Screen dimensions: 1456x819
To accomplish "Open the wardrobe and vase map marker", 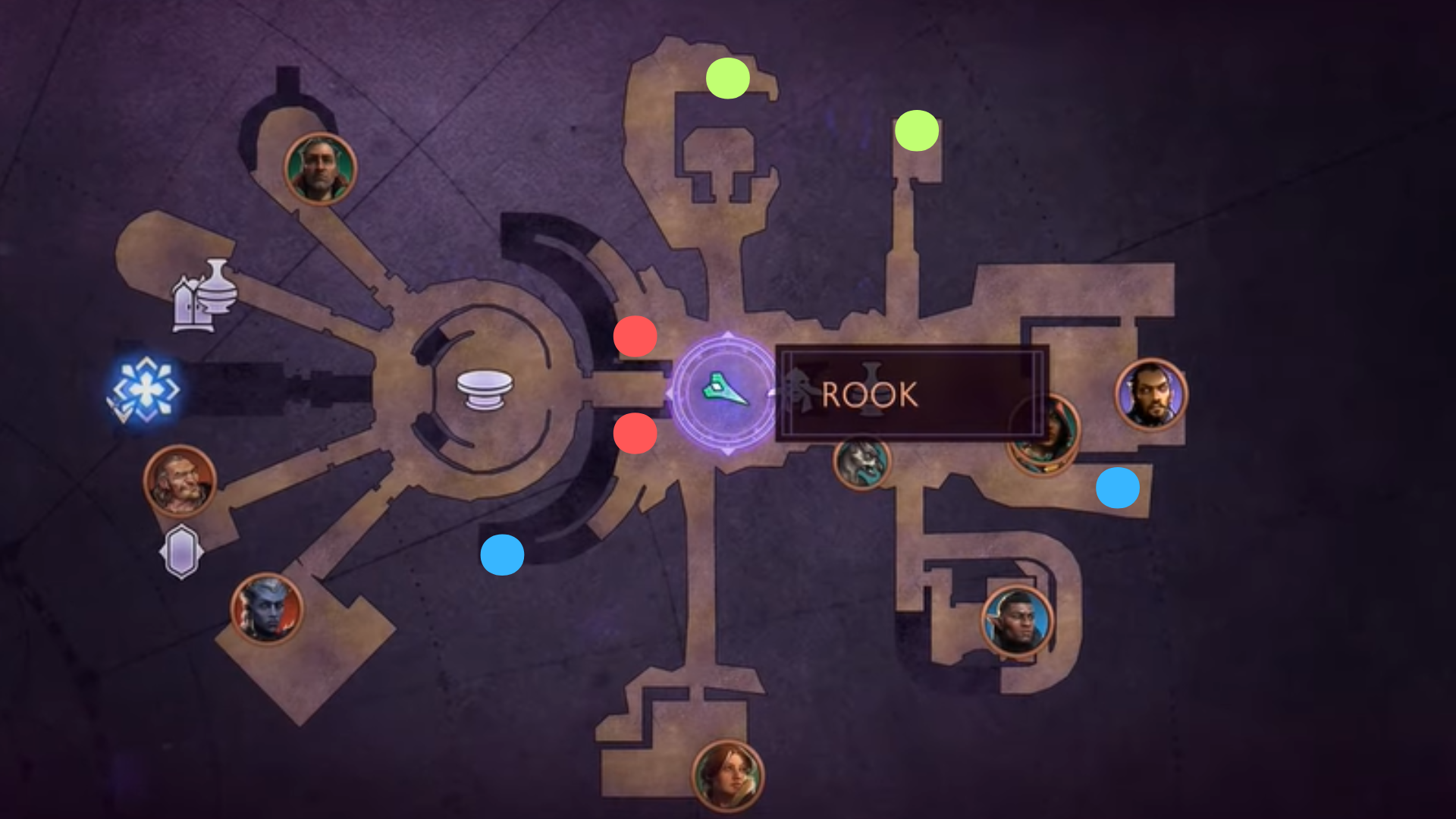I will tap(204, 296).
